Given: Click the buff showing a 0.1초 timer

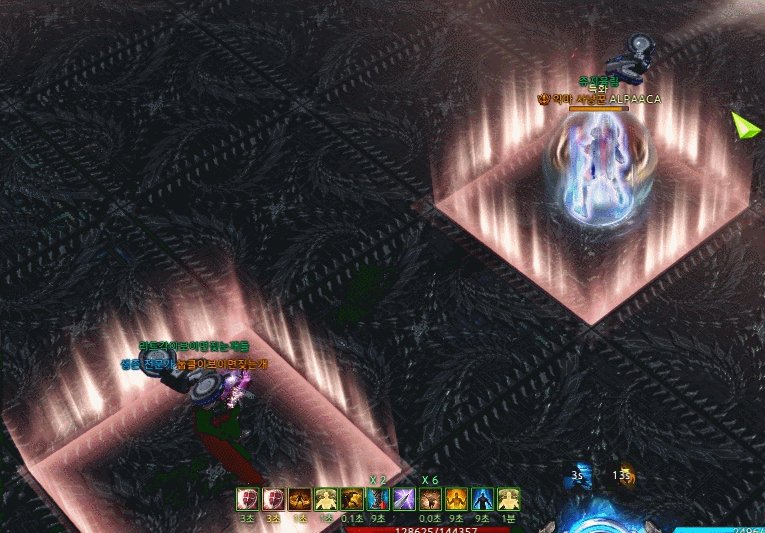Looking at the screenshot, I should (352, 499).
